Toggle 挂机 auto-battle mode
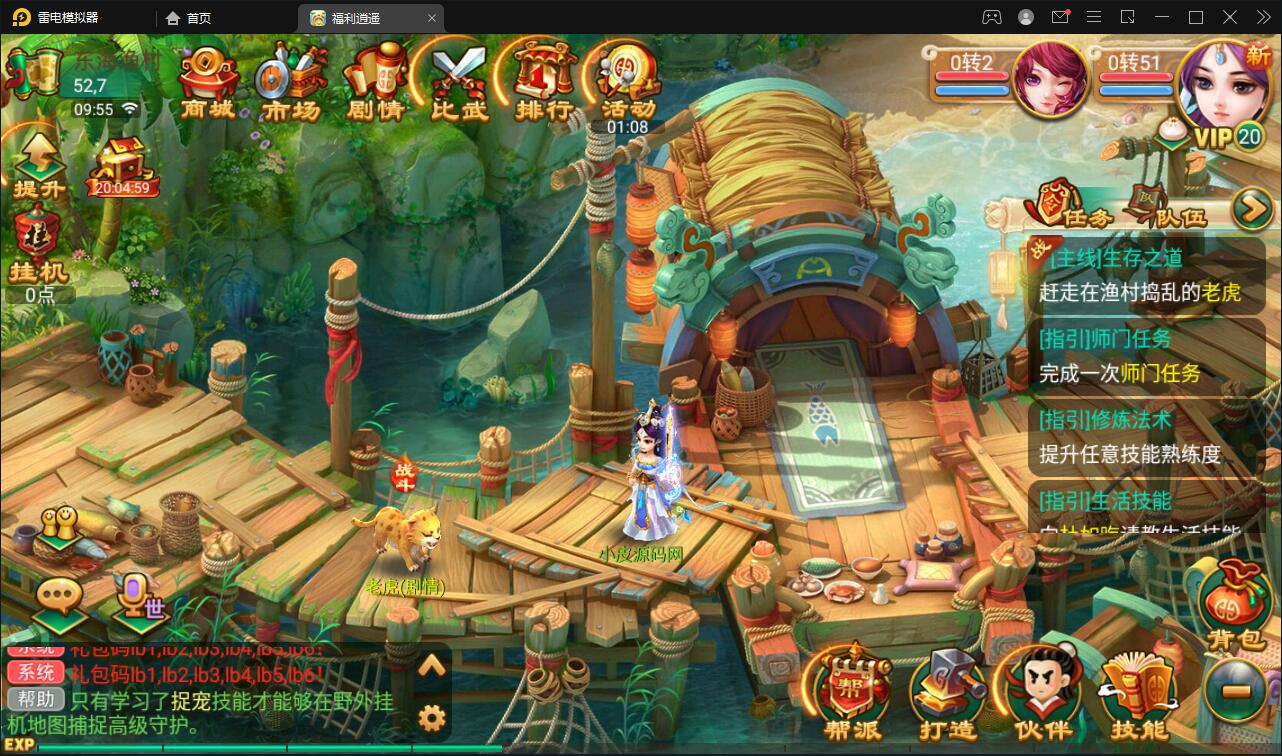1282x756 pixels. point(37,245)
